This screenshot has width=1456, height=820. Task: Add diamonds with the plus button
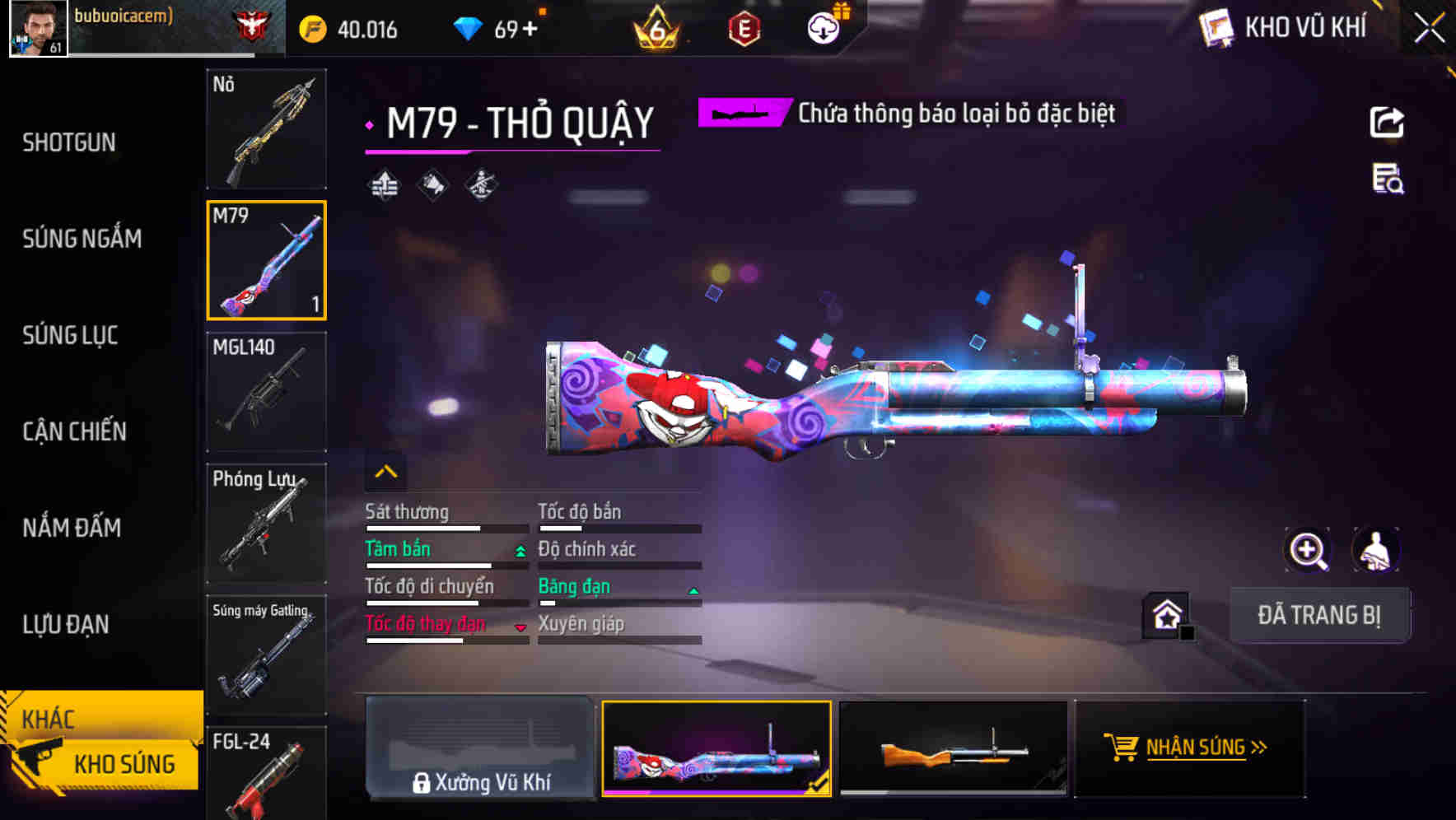pyautogui.click(x=530, y=30)
